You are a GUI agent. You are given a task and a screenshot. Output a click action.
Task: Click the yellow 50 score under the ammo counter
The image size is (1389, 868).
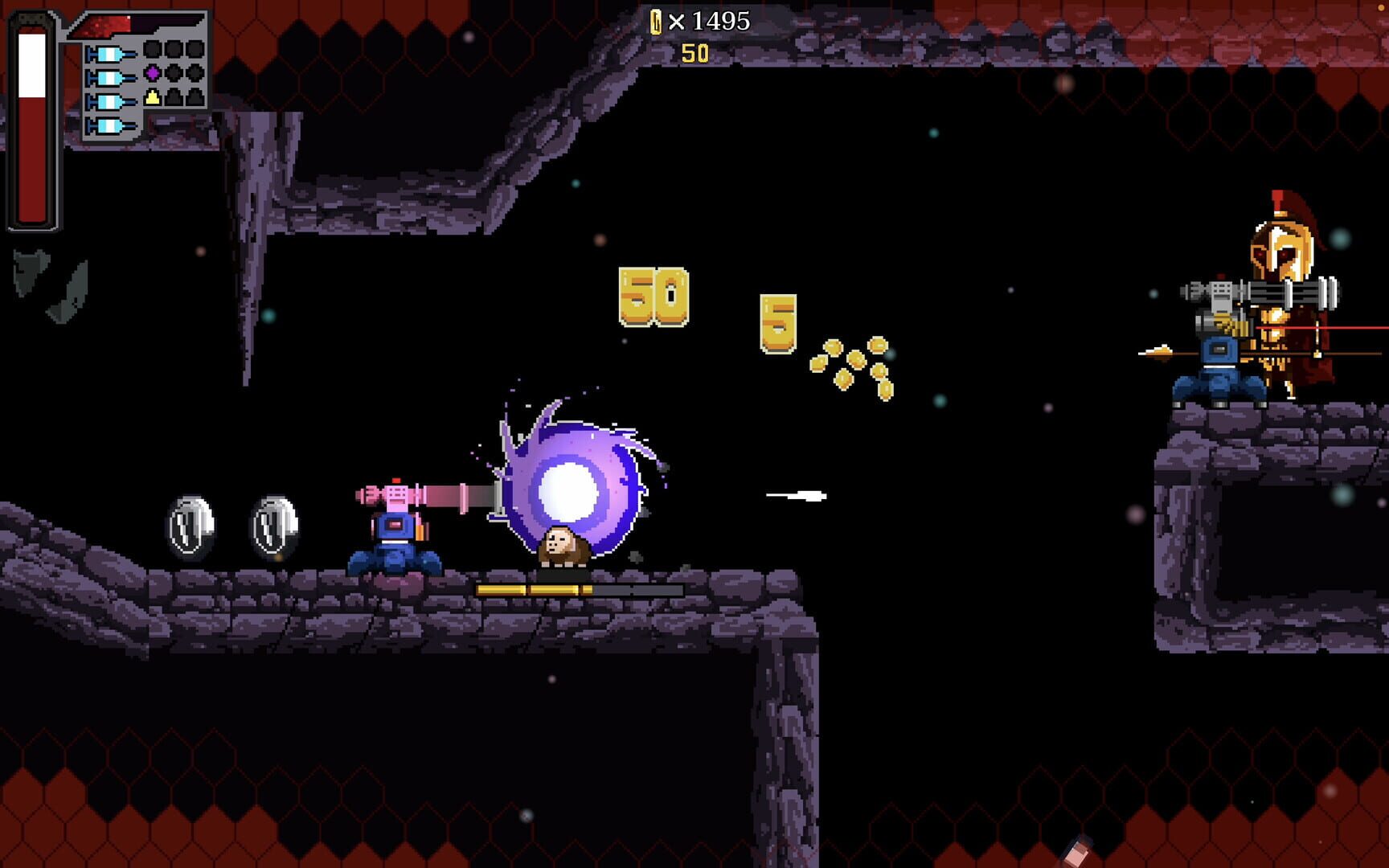(x=696, y=51)
